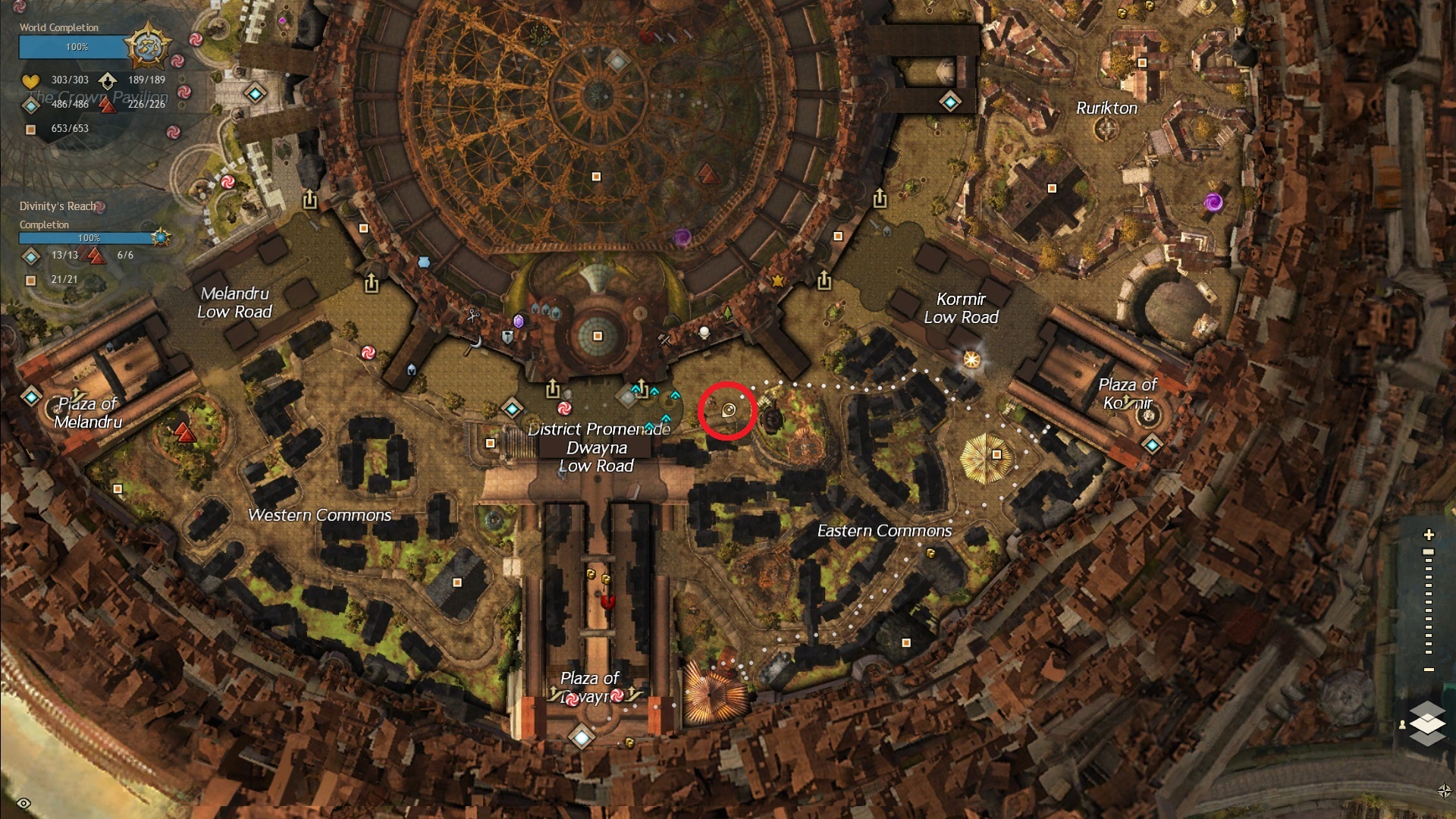Click the Divinity's Reach completion star
1456x819 pixels.
[x=160, y=237]
